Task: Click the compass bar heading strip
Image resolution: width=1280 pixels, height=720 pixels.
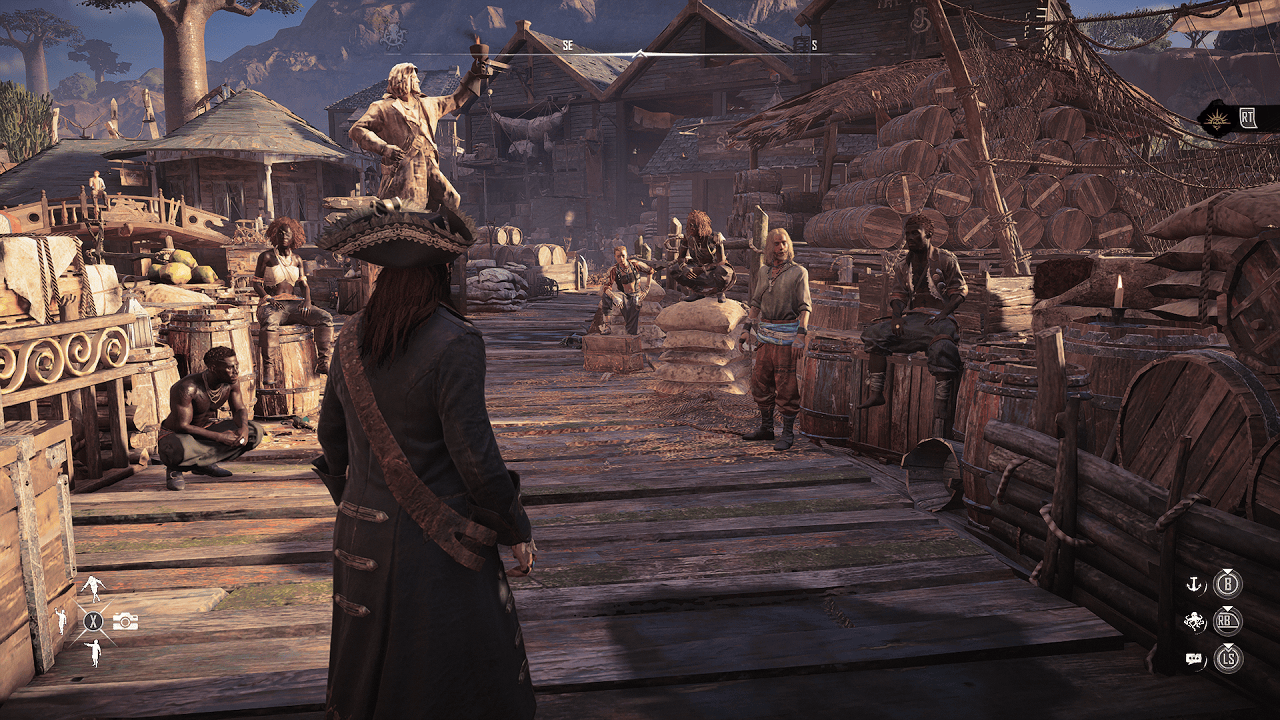Action: pos(640,52)
